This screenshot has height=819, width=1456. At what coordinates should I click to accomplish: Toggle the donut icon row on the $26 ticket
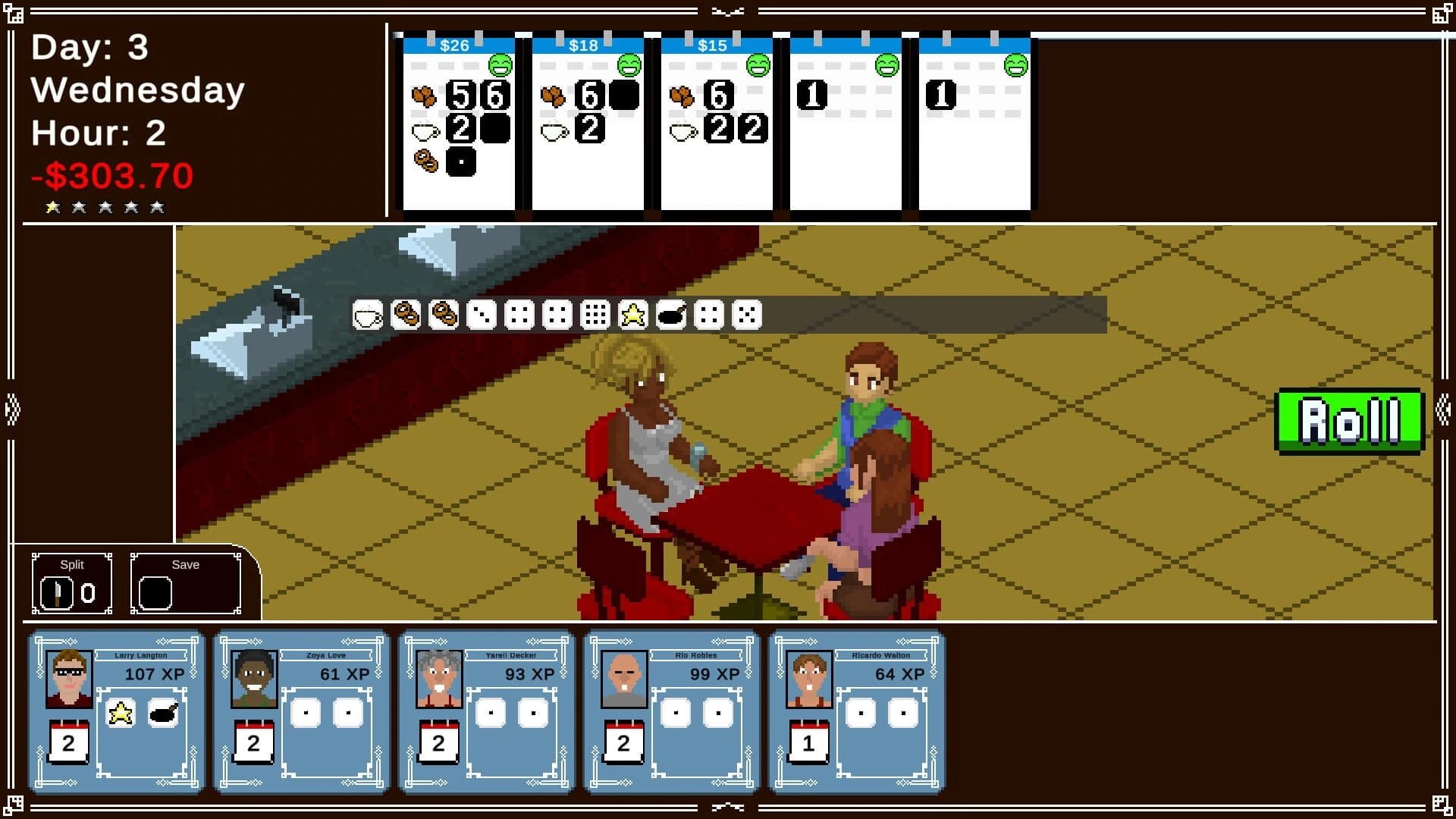[425, 162]
